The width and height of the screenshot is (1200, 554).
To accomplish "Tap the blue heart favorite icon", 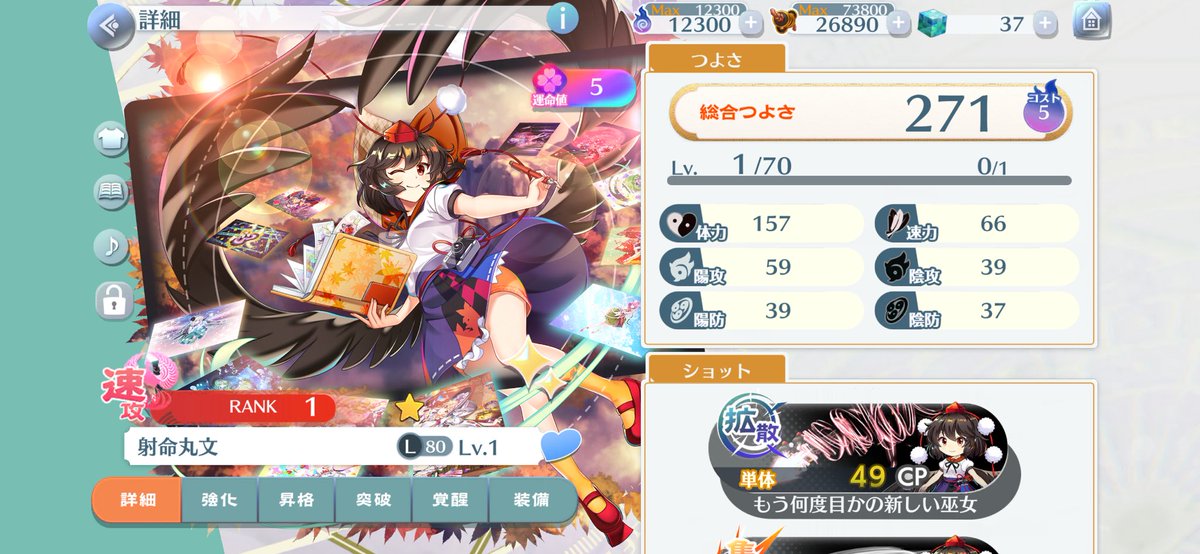I will tap(560, 445).
